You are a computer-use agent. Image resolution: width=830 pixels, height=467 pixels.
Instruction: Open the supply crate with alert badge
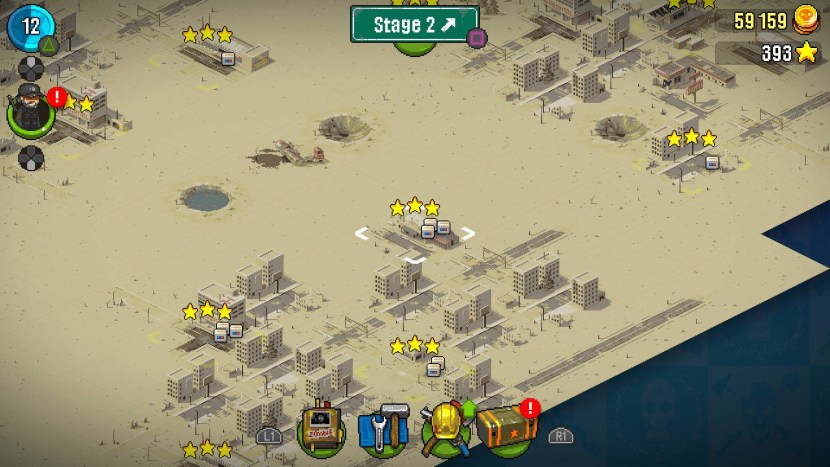click(x=505, y=428)
